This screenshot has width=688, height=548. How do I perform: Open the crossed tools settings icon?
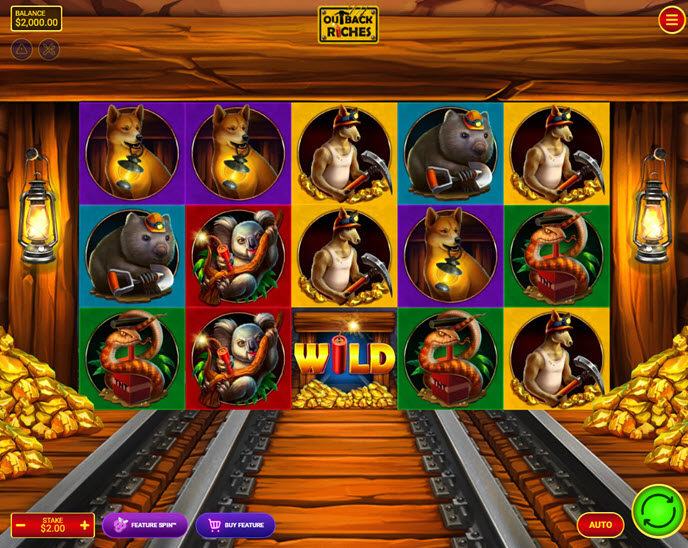pos(49,49)
